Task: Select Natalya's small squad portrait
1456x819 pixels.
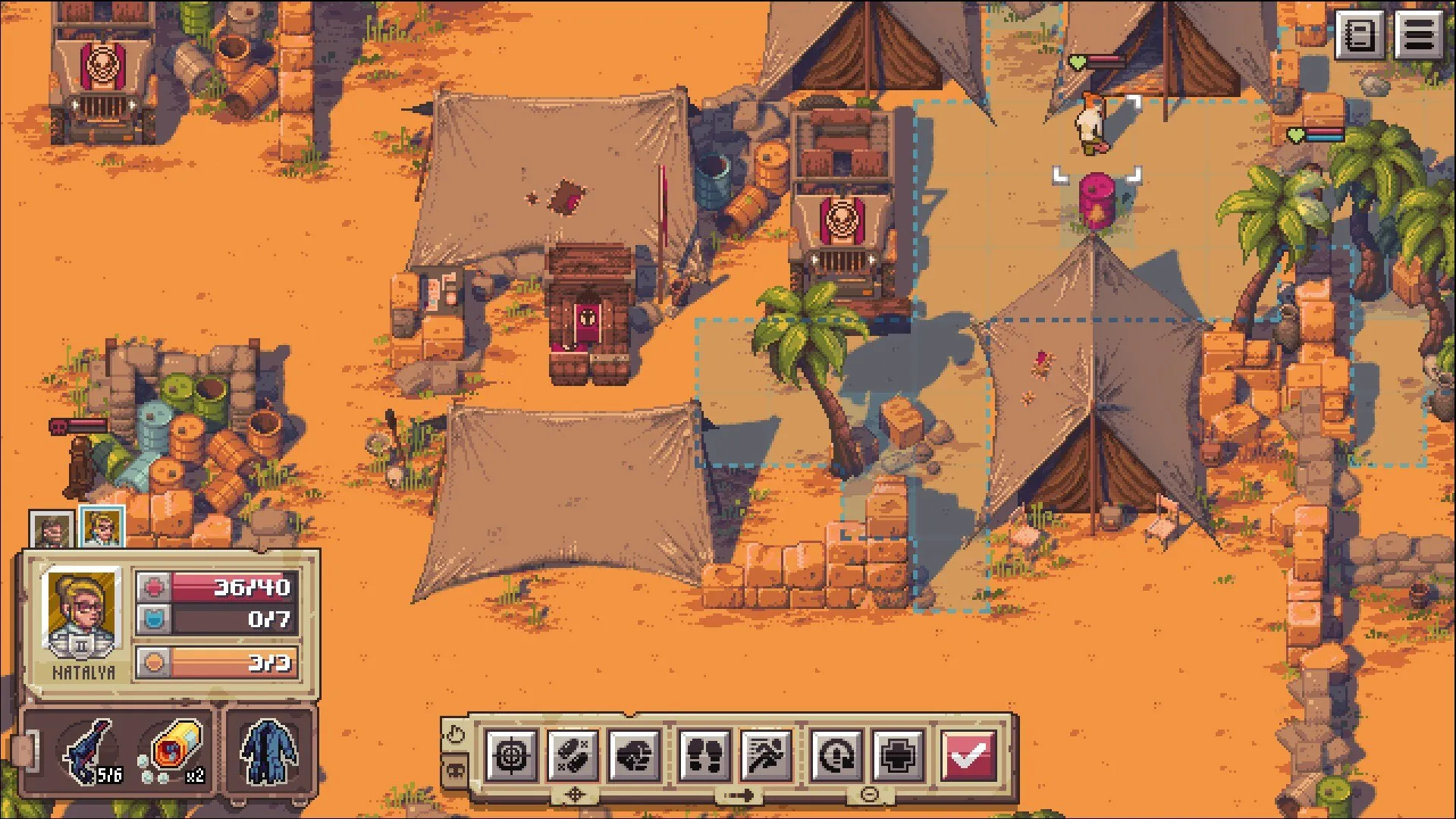Action: pos(102,526)
